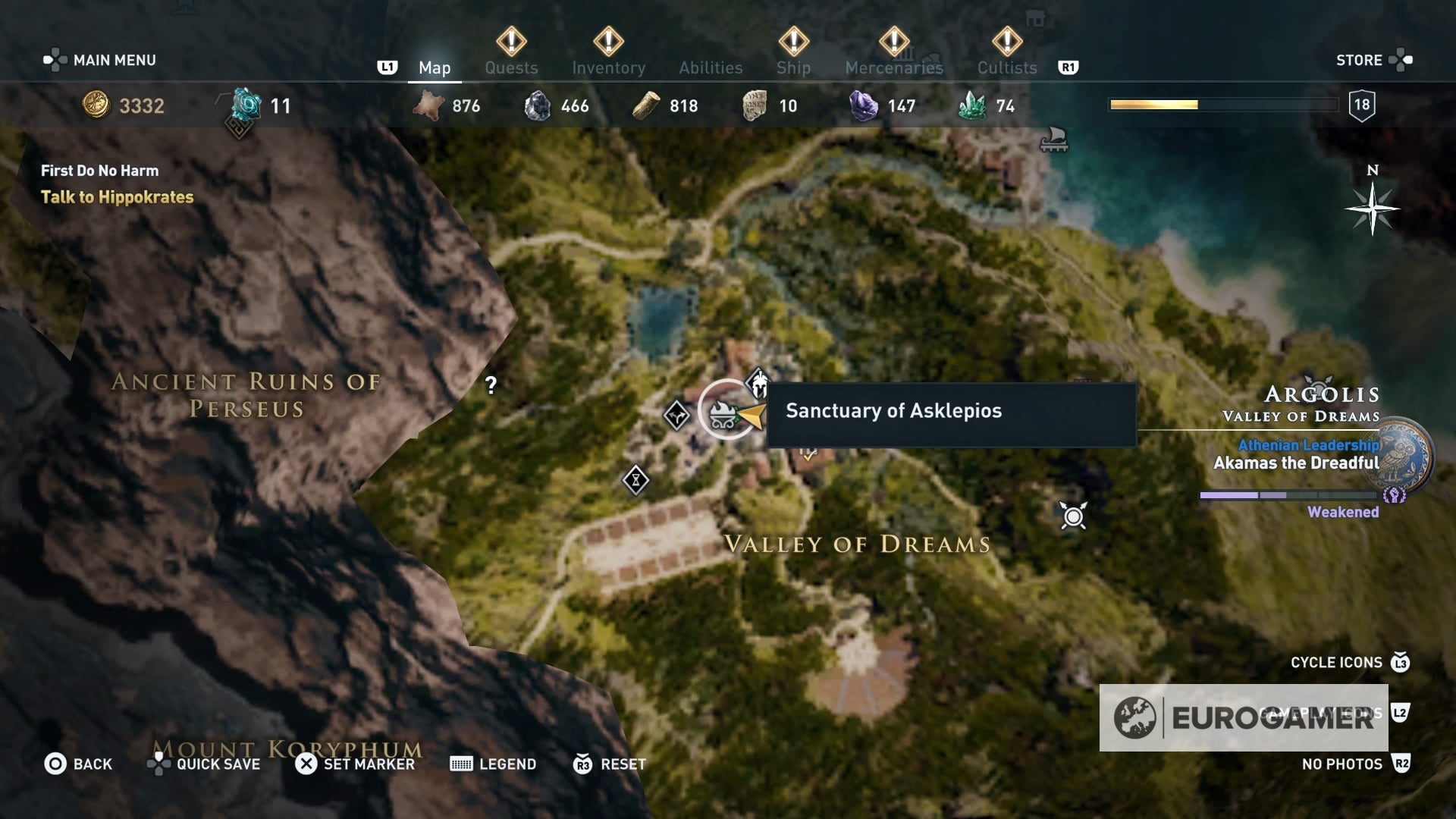Switch to the Quests tab
This screenshot has height=819, width=1456.
512,67
